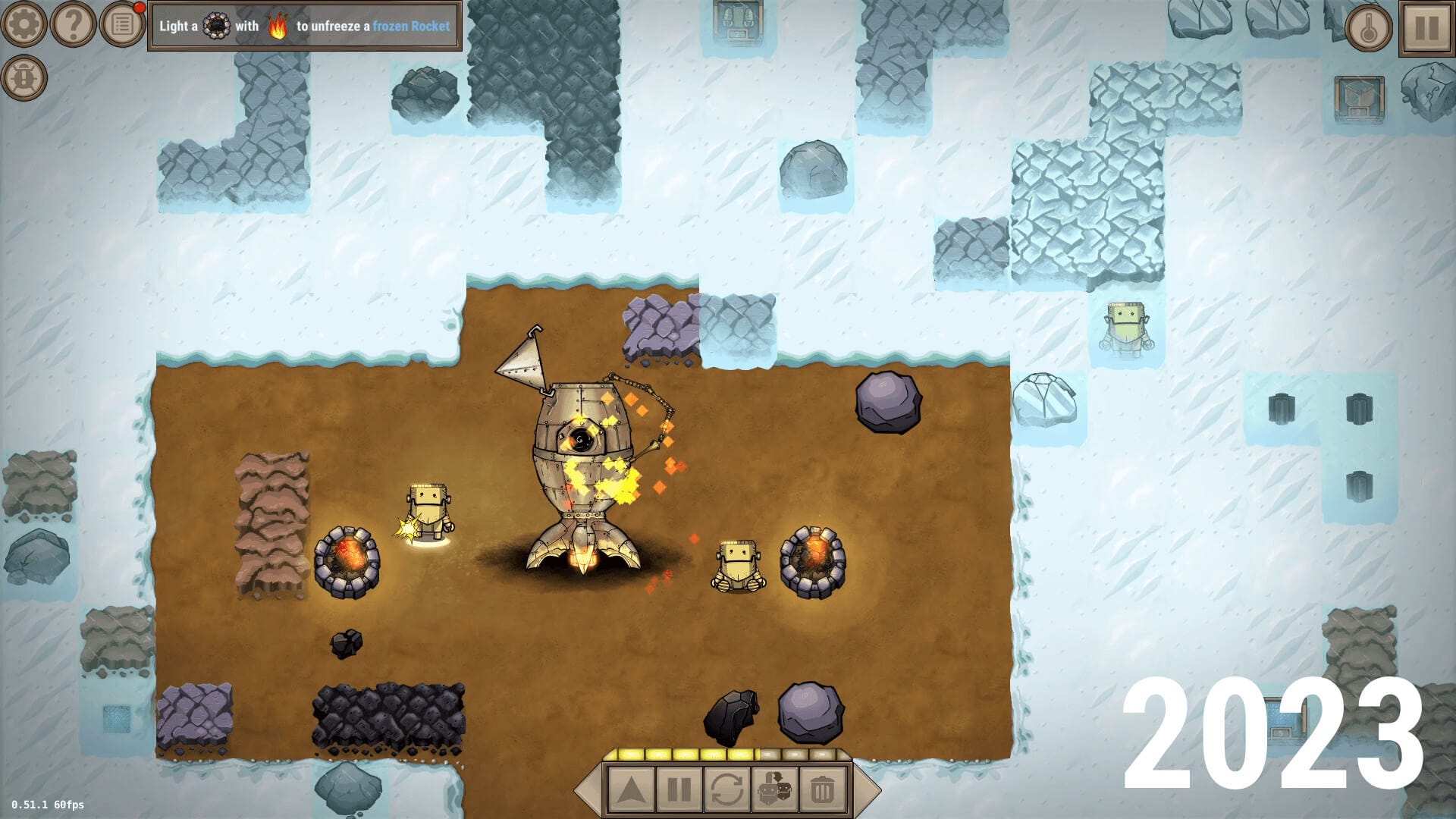Click the fire icon in the tutorial hint
Viewport: 1456px width, 819px height.
278,26
